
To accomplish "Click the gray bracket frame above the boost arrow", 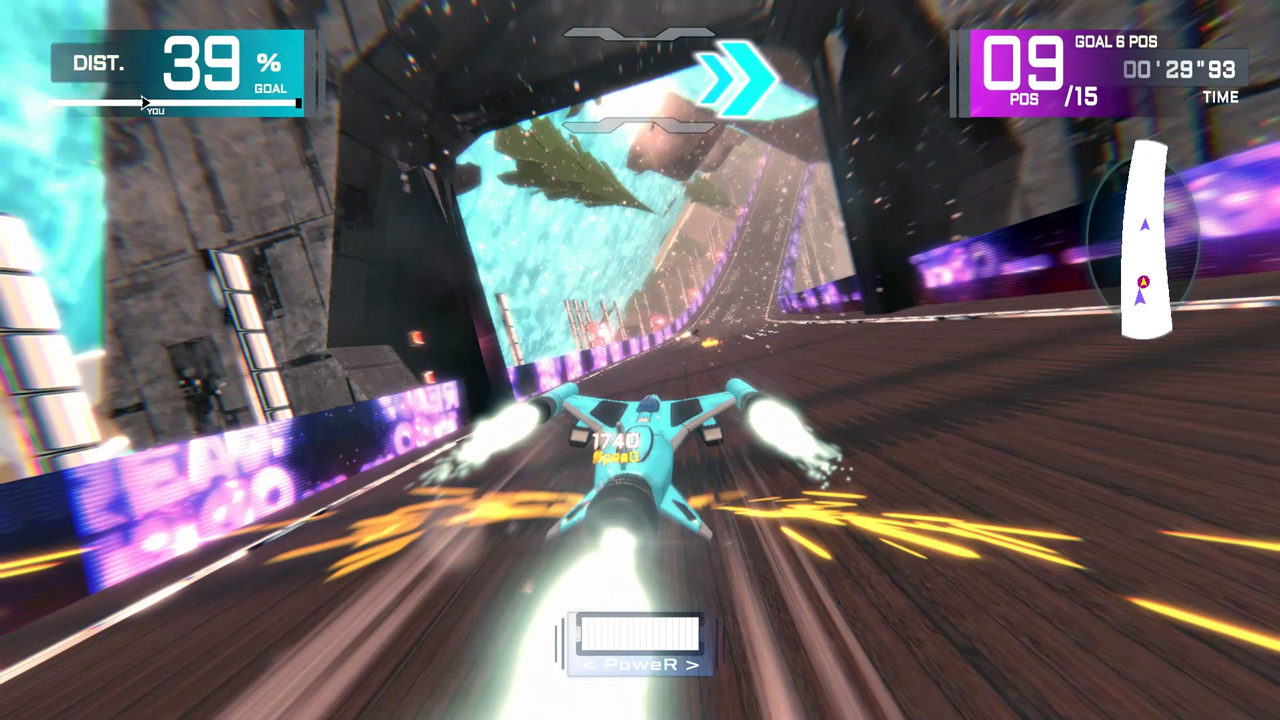I will point(640,33).
